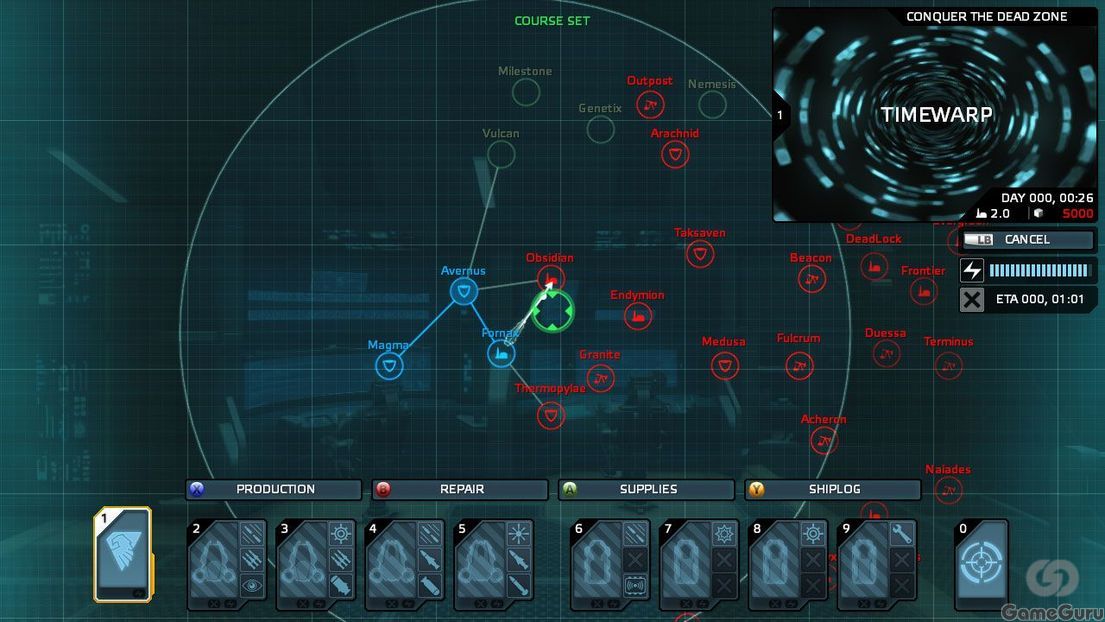The height and width of the screenshot is (622, 1105).
Task: Cancel the timewarp course
Action: pyautogui.click(x=1027, y=240)
